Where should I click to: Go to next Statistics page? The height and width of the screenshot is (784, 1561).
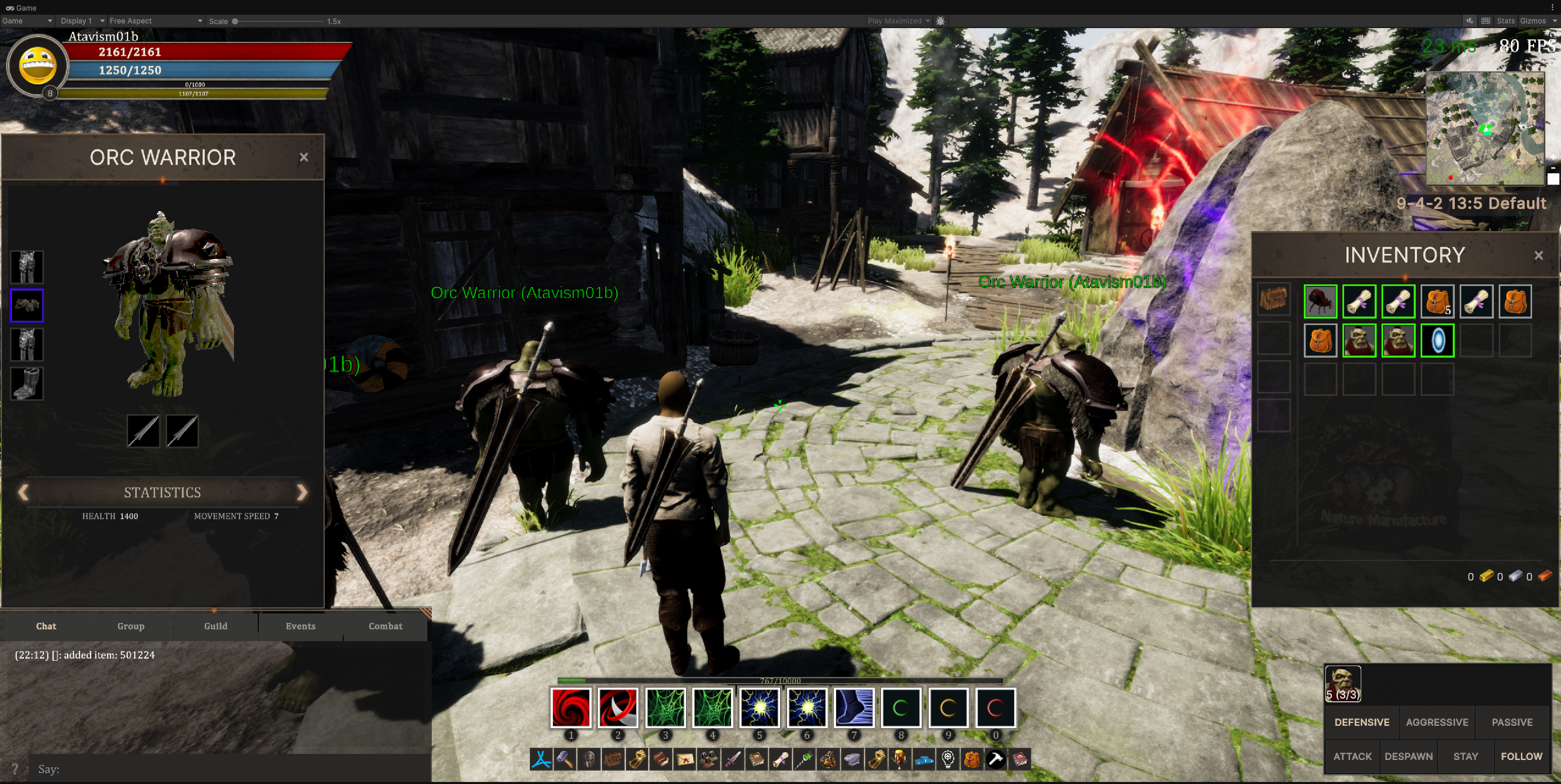click(302, 492)
